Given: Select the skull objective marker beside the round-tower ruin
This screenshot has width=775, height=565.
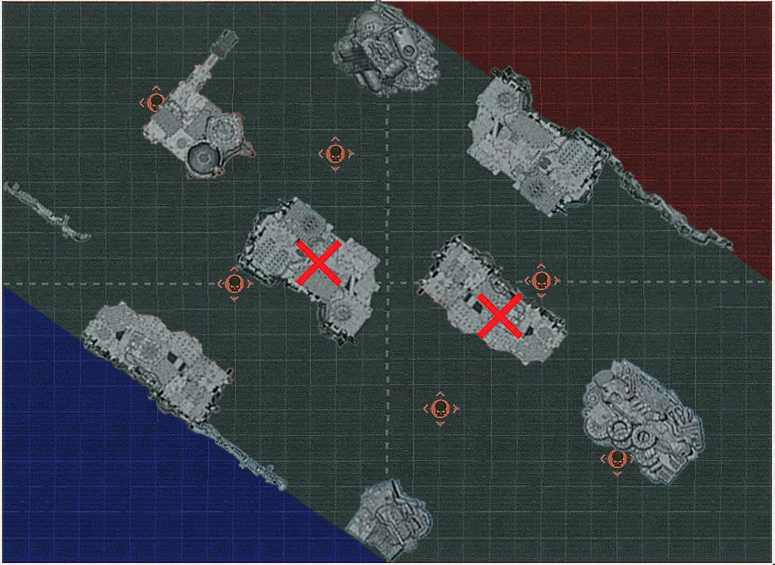Looking at the screenshot, I should [155, 101].
